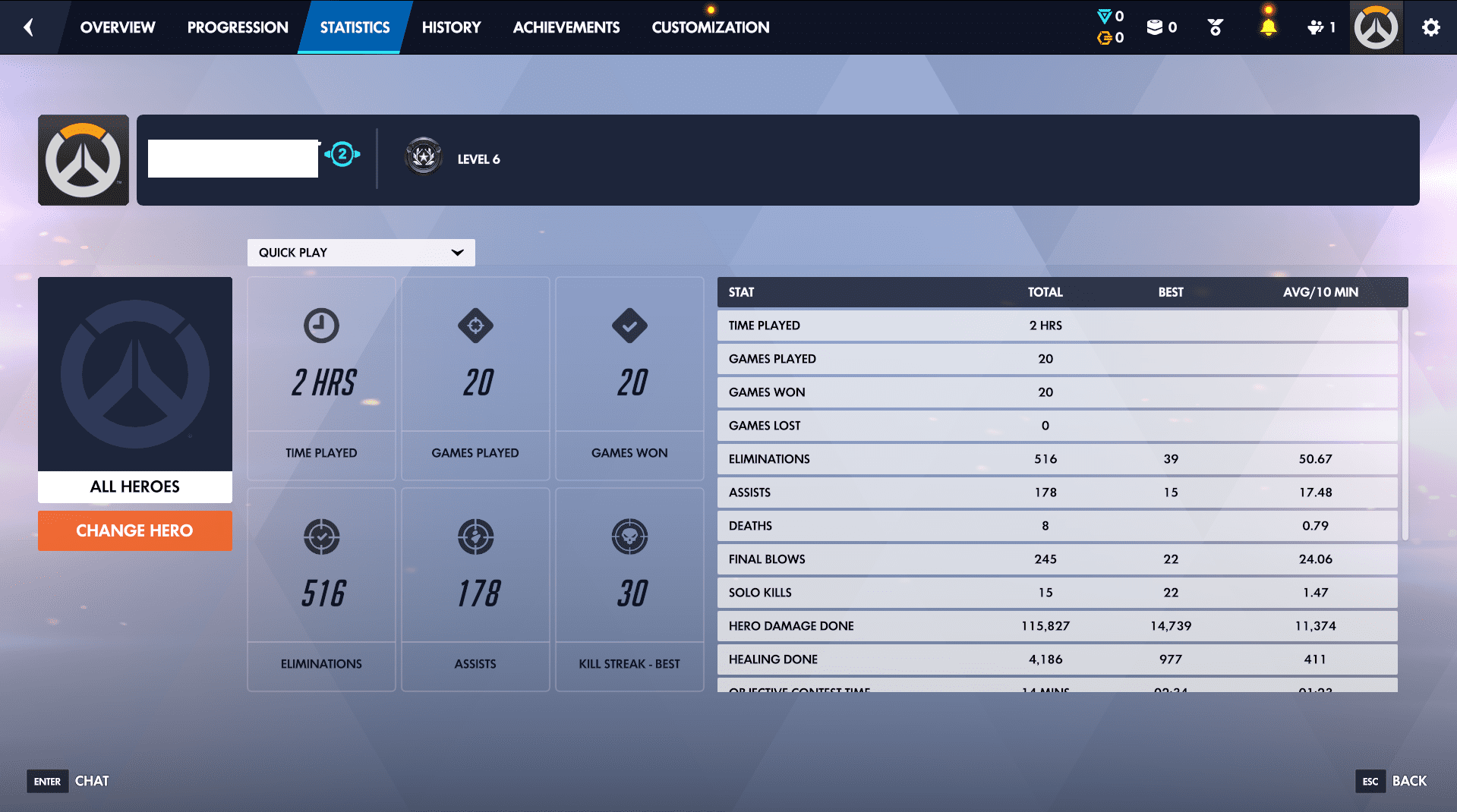1457x812 pixels.
Task: Click the Change Hero button
Action: tap(134, 530)
